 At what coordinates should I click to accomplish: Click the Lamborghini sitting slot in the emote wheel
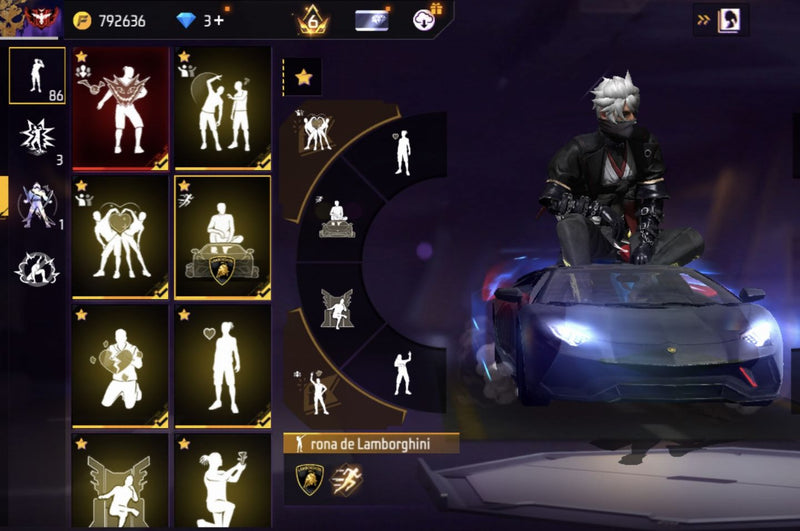pyautogui.click(x=335, y=216)
